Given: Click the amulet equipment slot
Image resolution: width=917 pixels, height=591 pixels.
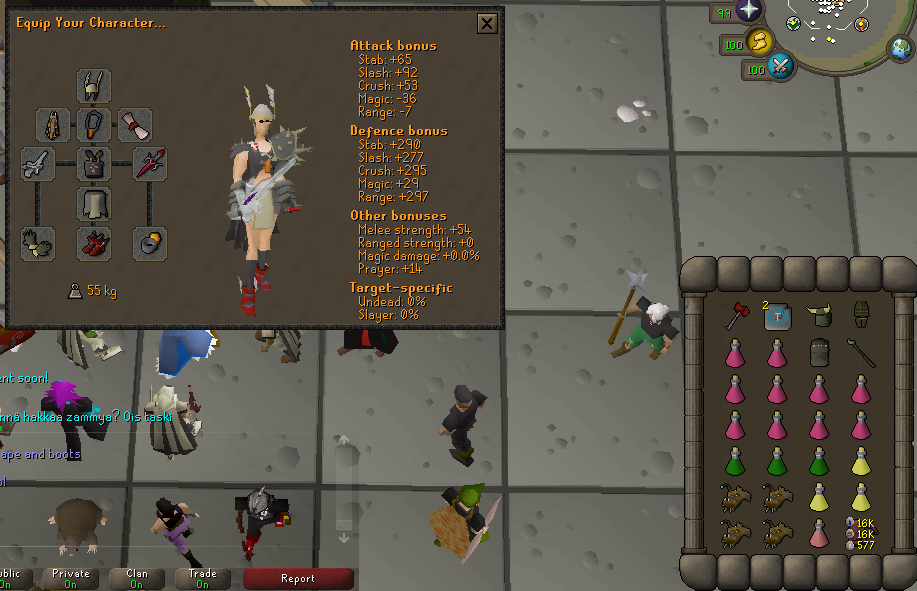Looking at the screenshot, I should click(x=94, y=126).
